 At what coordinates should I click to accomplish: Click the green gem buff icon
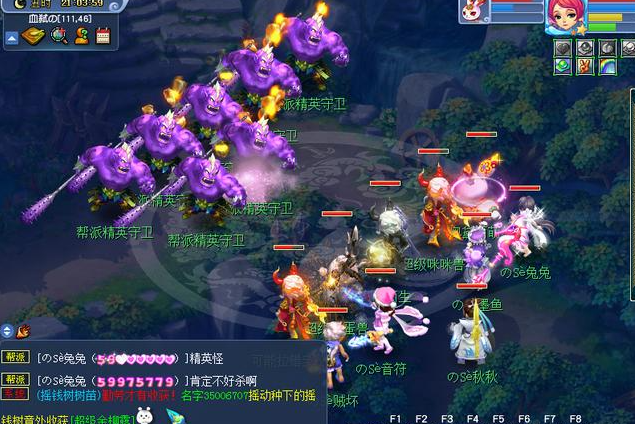click(x=563, y=66)
